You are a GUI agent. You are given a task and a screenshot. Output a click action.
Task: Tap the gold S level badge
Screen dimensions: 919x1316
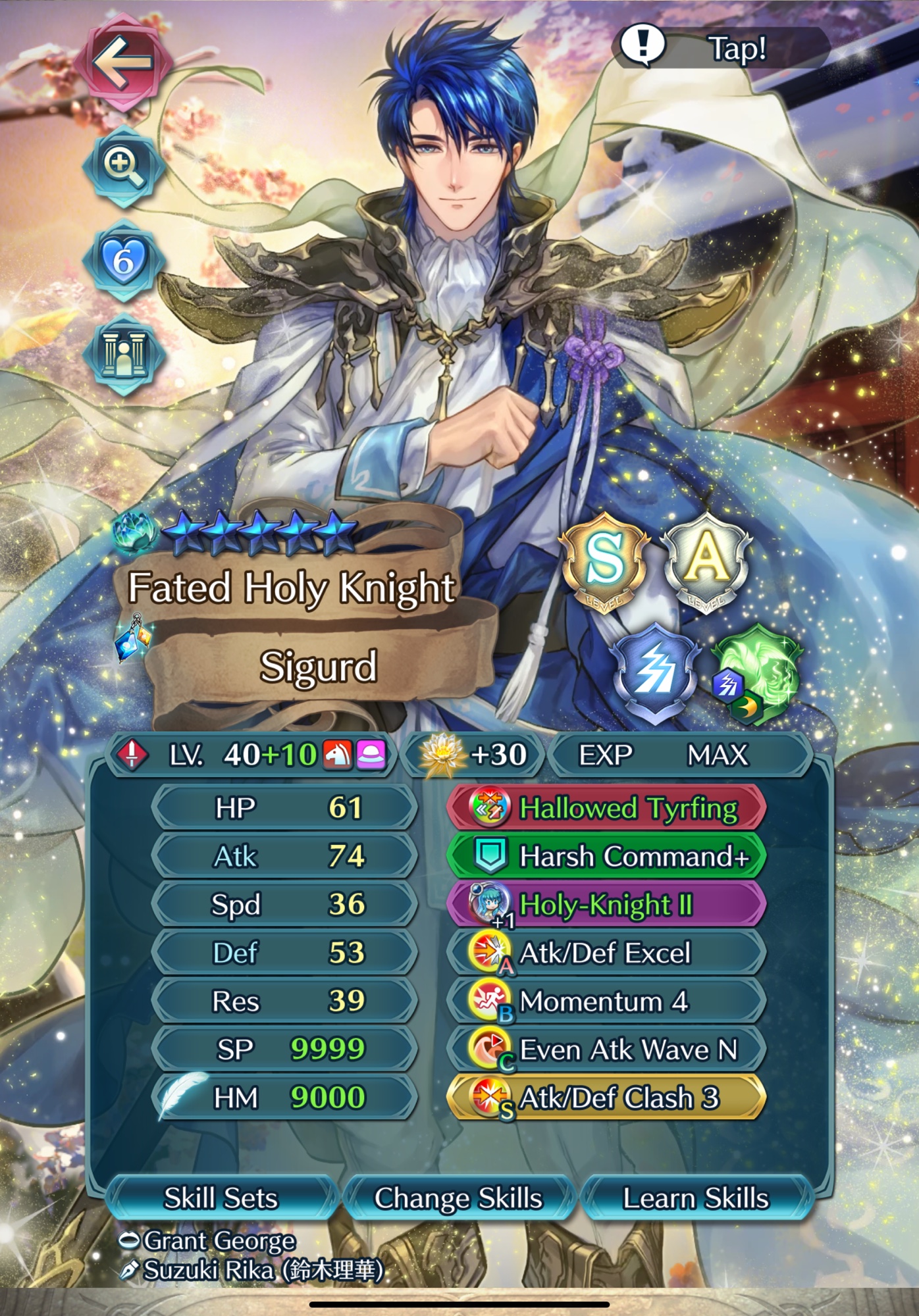[604, 561]
